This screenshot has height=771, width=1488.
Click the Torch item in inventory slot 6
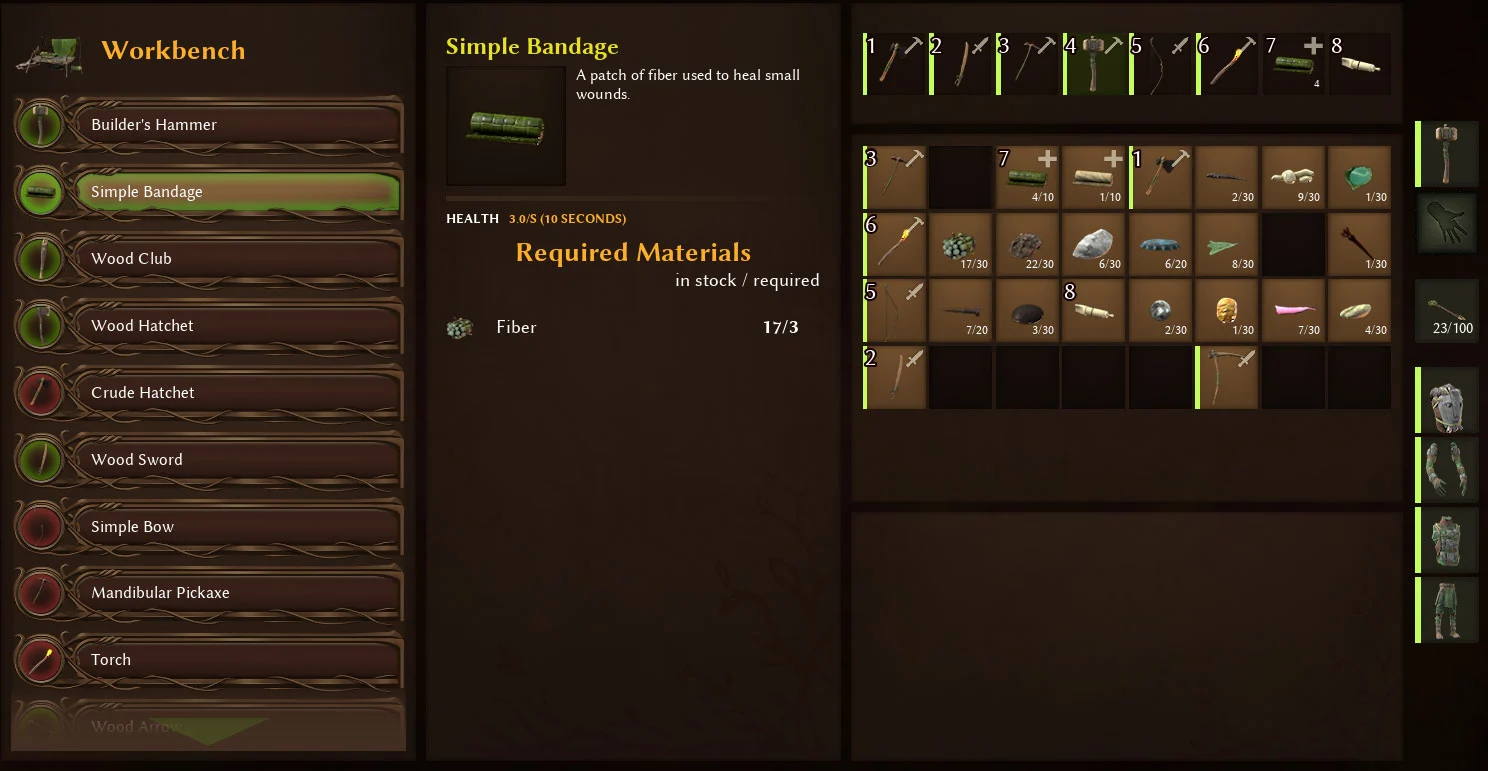coord(893,244)
